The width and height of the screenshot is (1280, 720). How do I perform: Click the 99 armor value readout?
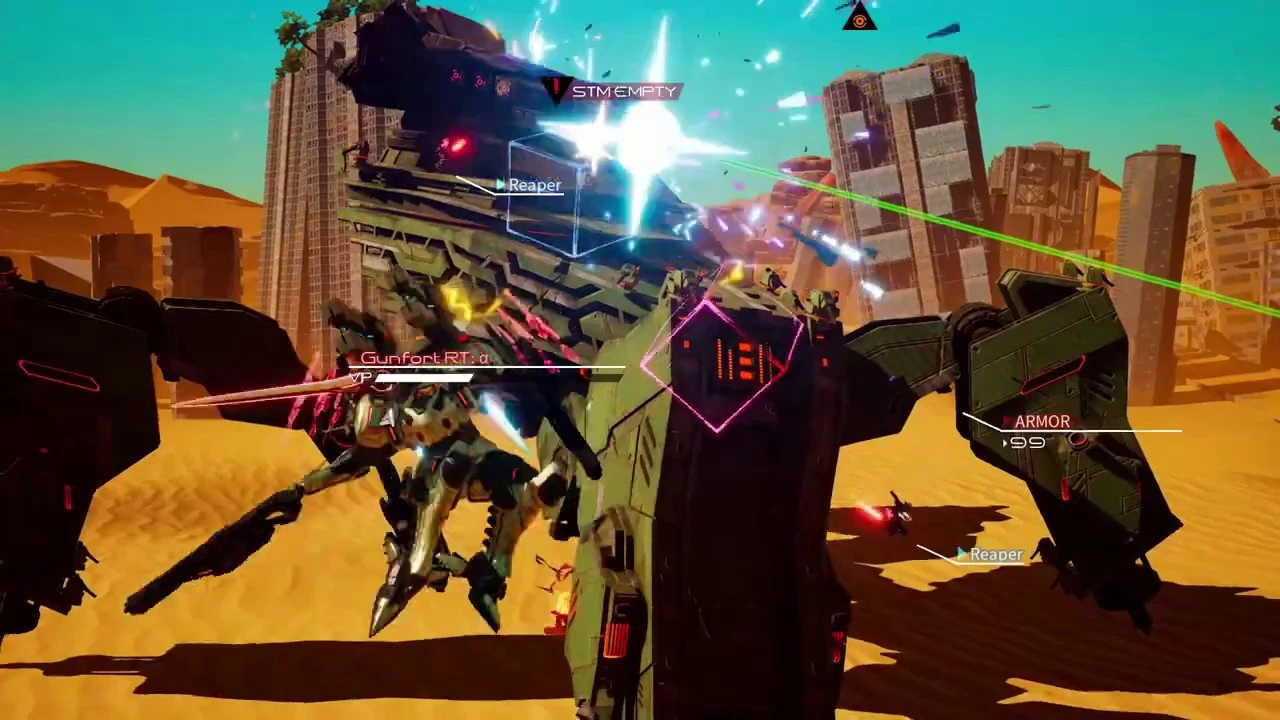[1030, 443]
